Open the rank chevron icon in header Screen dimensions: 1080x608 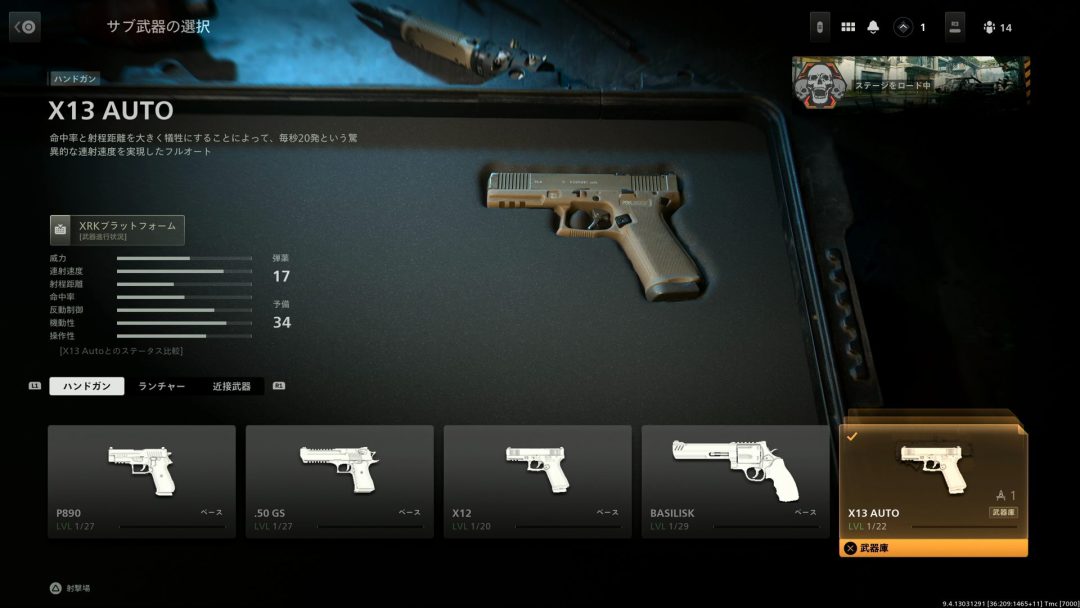point(903,27)
